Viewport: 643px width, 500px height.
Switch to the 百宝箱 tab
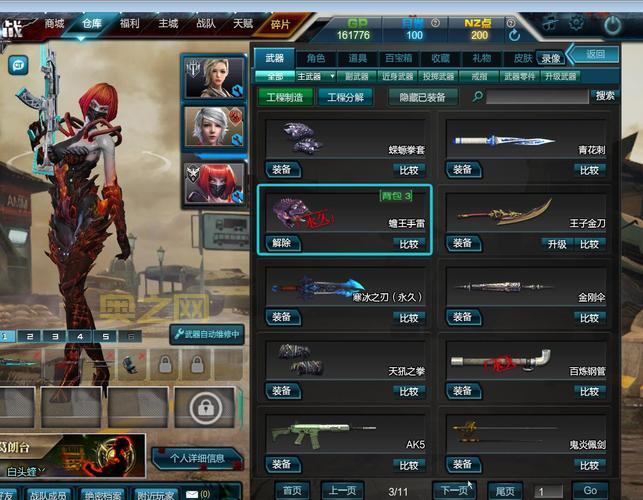pos(398,59)
